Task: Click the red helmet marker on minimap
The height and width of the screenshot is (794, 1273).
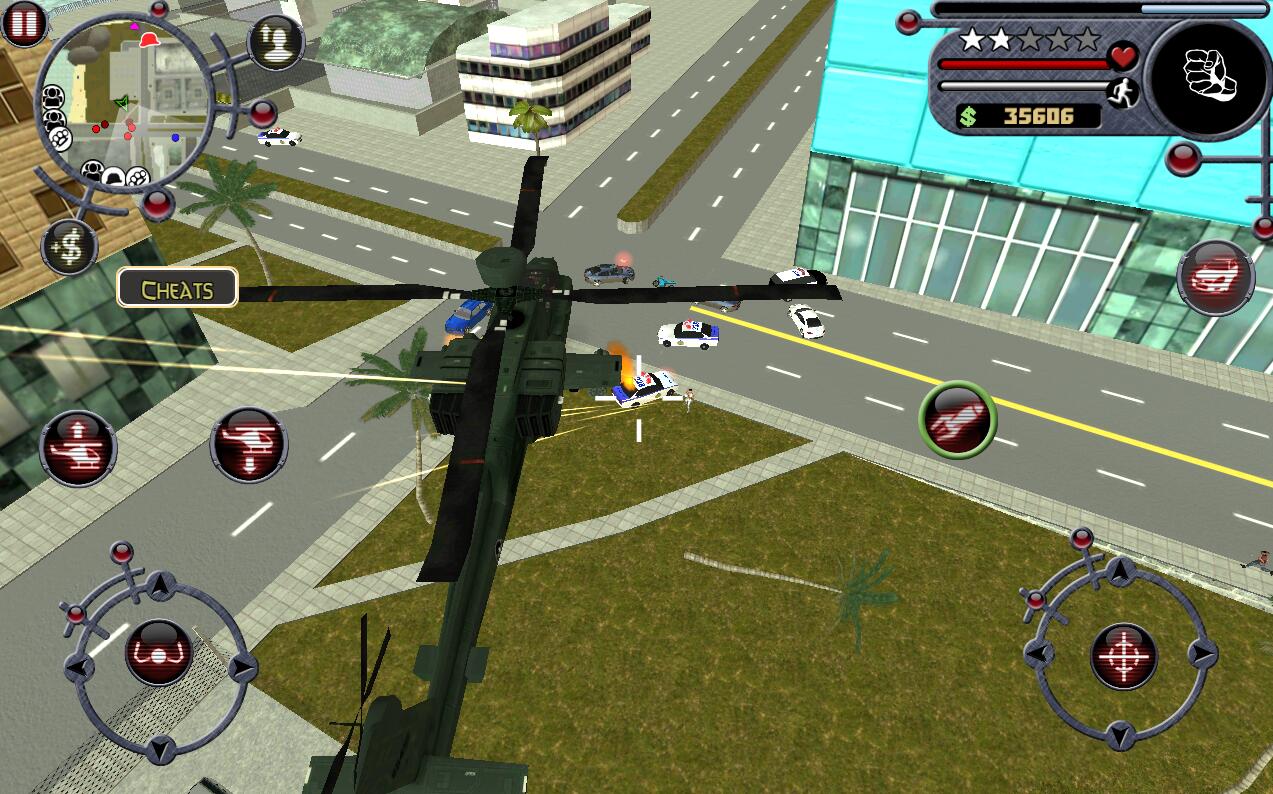Action: [x=150, y=40]
